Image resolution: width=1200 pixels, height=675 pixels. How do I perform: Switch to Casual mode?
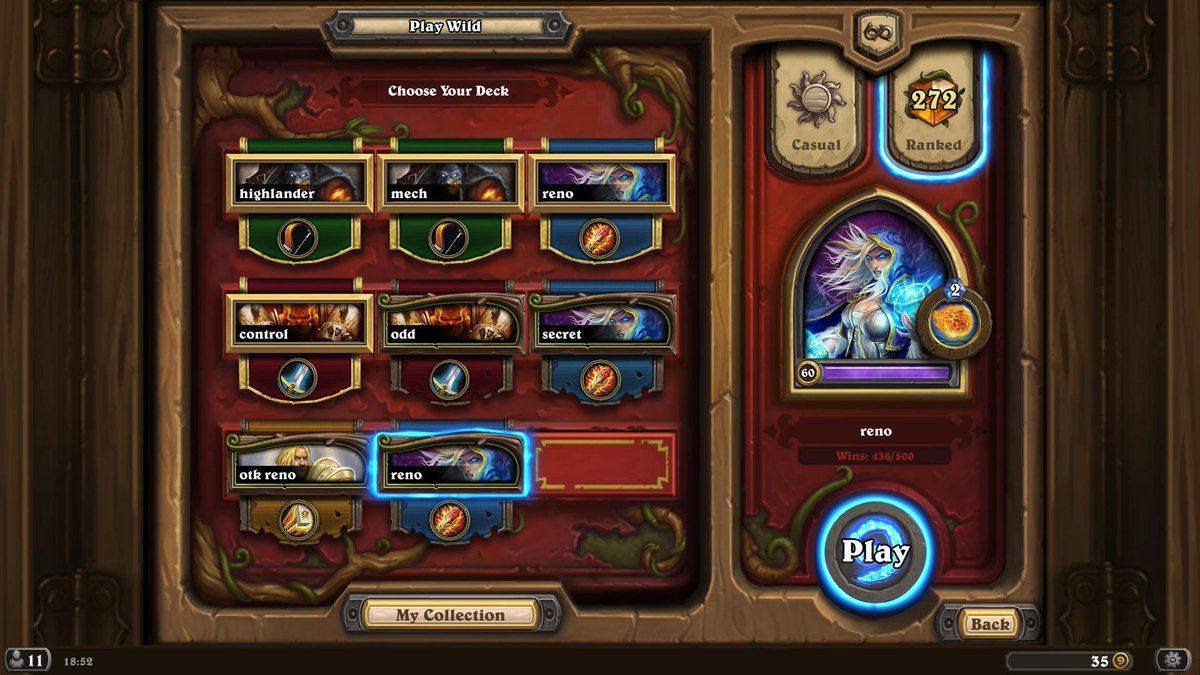(x=816, y=112)
